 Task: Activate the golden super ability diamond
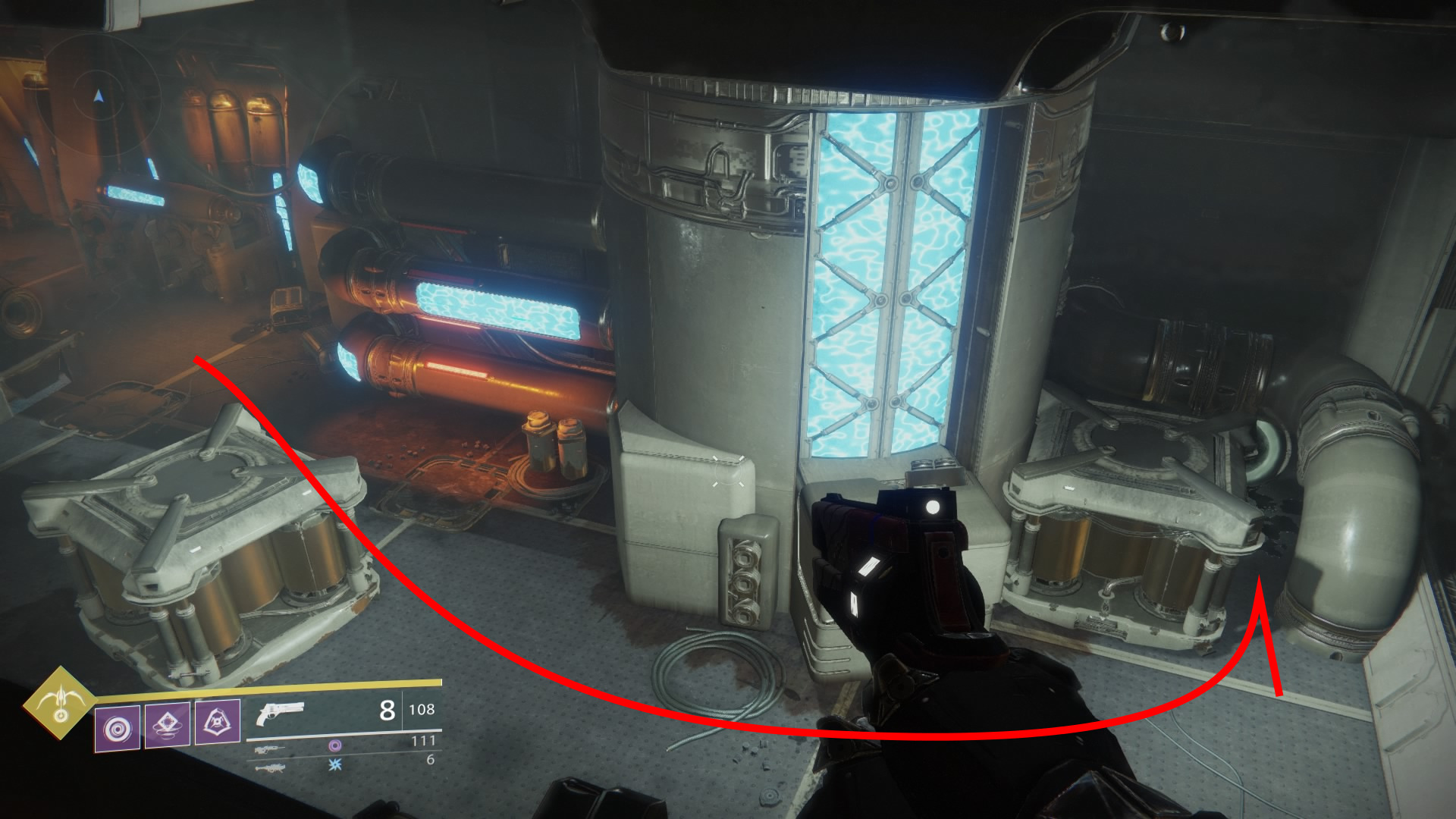click(x=59, y=703)
